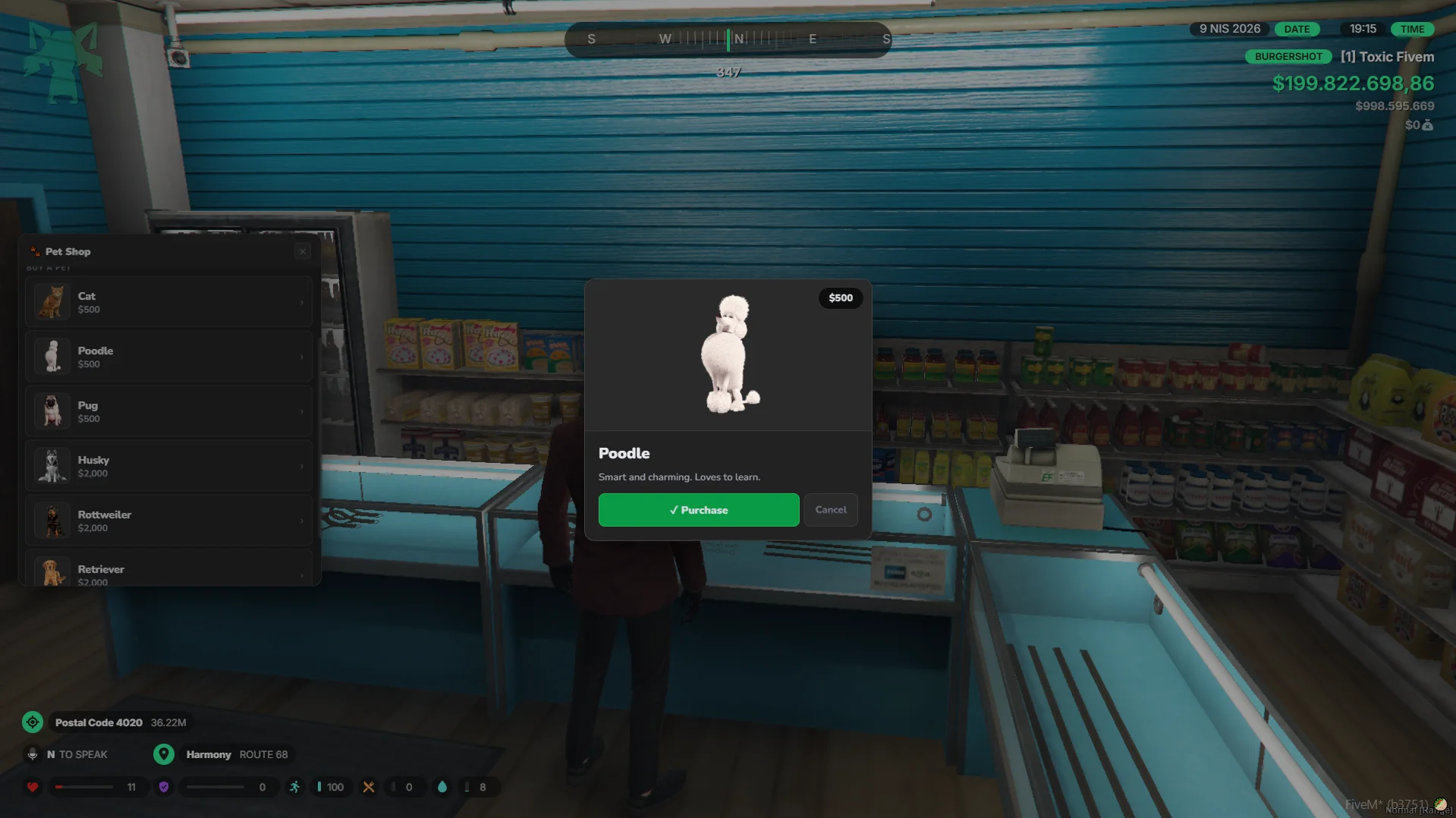Choose the Poodle entry in Pet Shop
The width and height of the screenshot is (1456, 818).
coord(169,357)
